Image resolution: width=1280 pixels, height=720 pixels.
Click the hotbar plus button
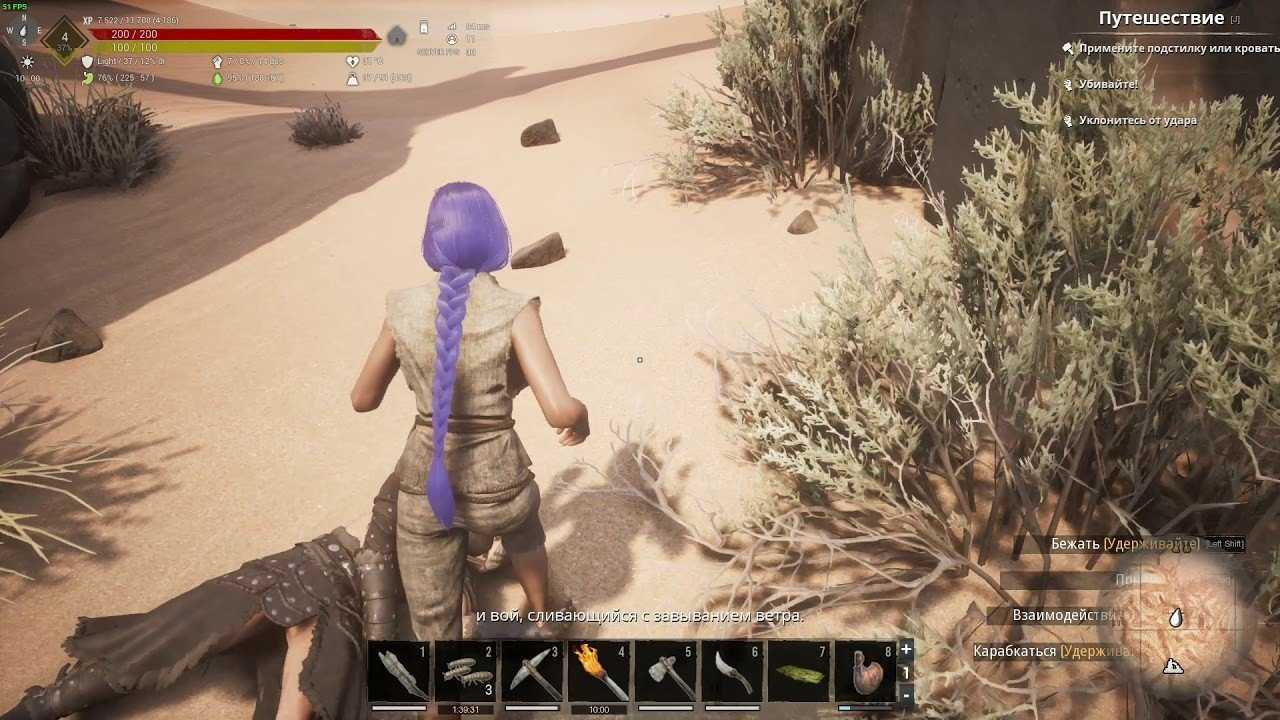pos(906,649)
